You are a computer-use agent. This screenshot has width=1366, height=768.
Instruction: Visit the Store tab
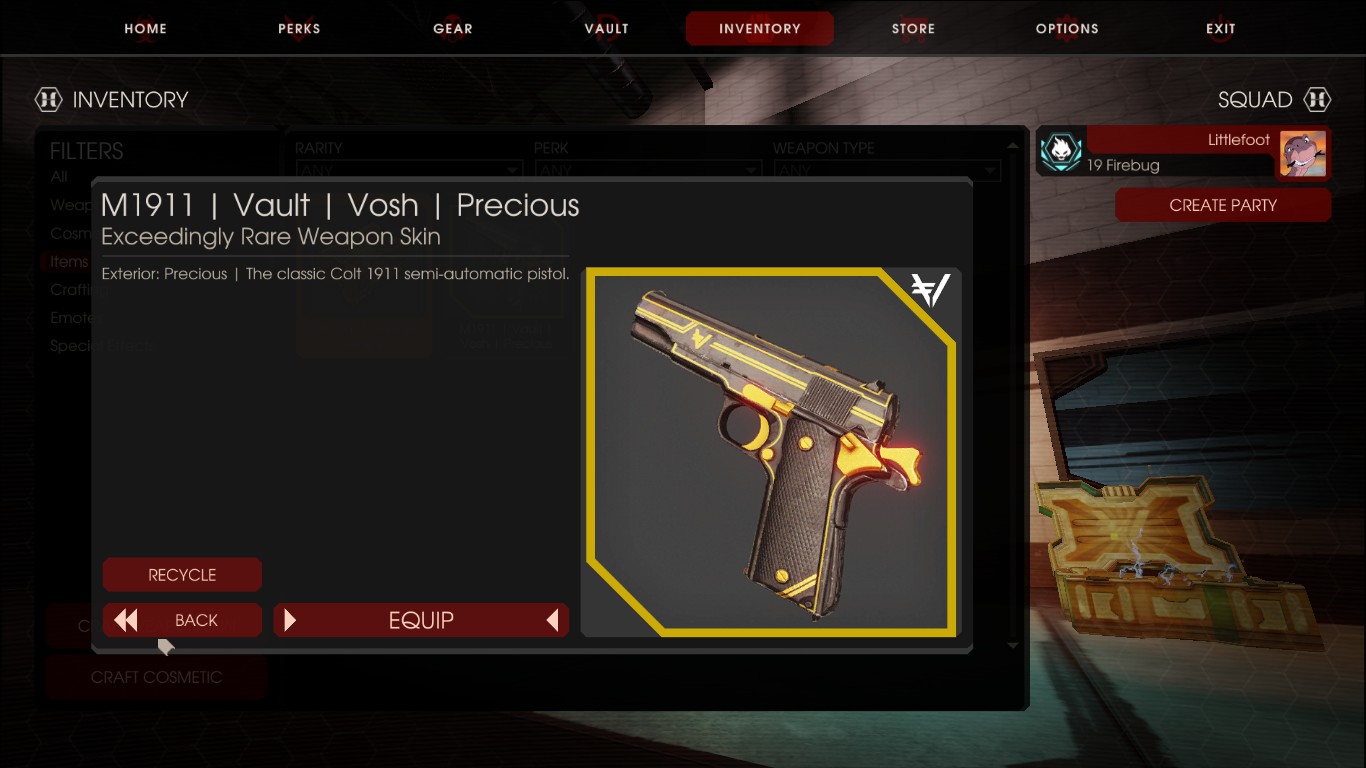tap(913, 28)
